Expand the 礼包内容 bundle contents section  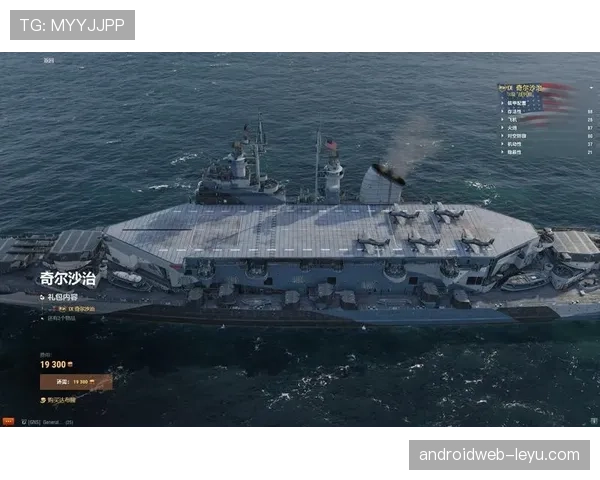click(x=60, y=297)
